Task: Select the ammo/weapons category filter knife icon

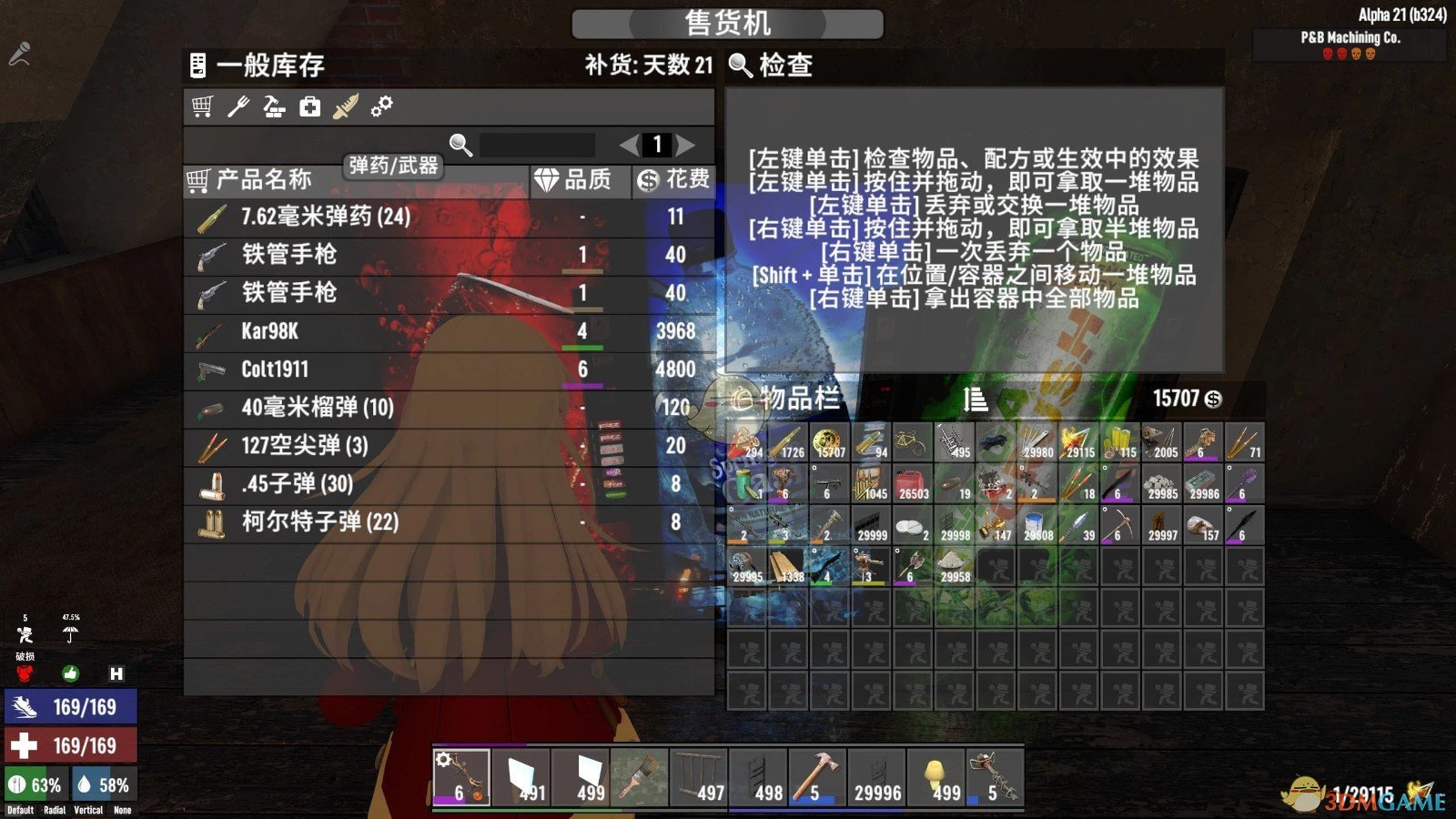Action: point(346,107)
